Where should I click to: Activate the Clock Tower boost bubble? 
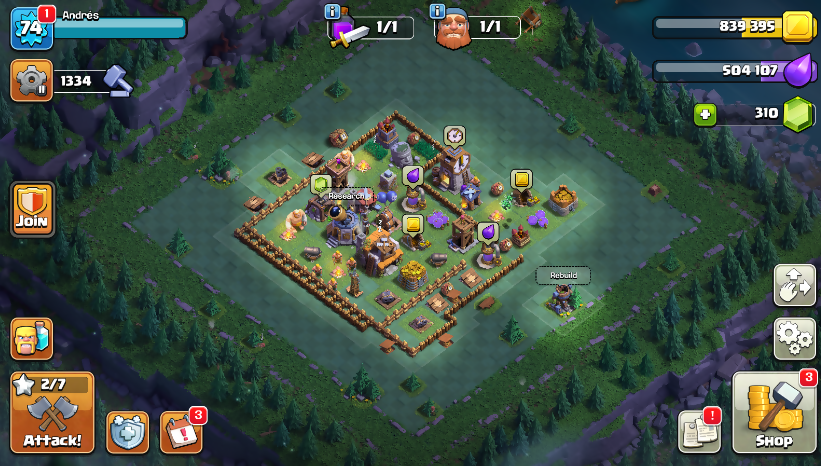coord(454,135)
